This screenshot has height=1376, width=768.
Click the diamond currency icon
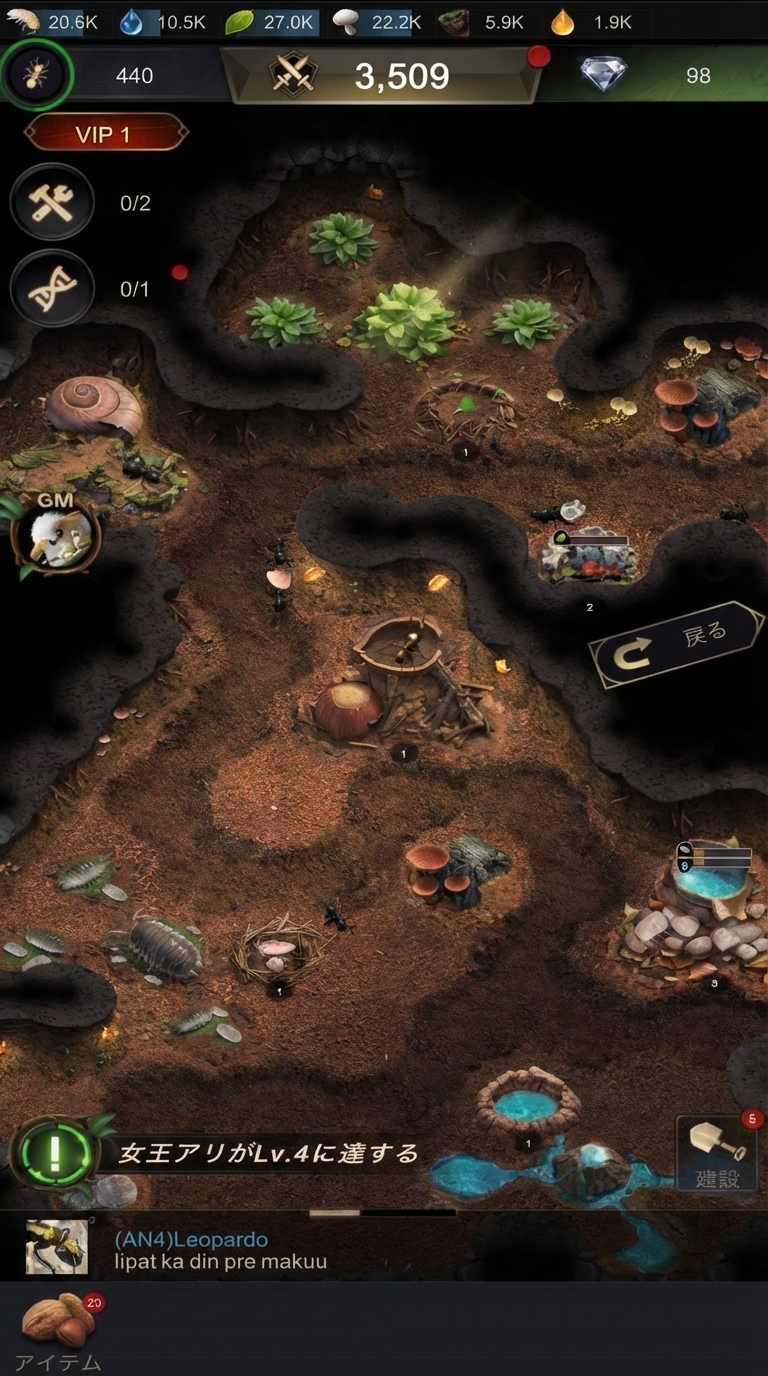click(603, 75)
